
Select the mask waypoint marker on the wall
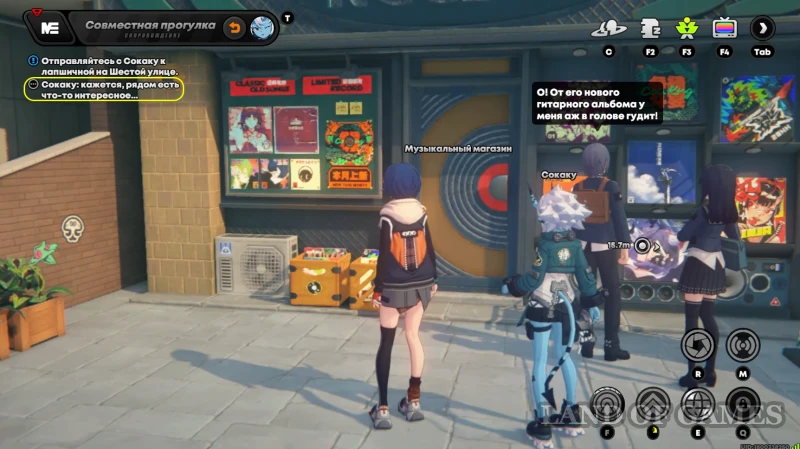point(72,228)
